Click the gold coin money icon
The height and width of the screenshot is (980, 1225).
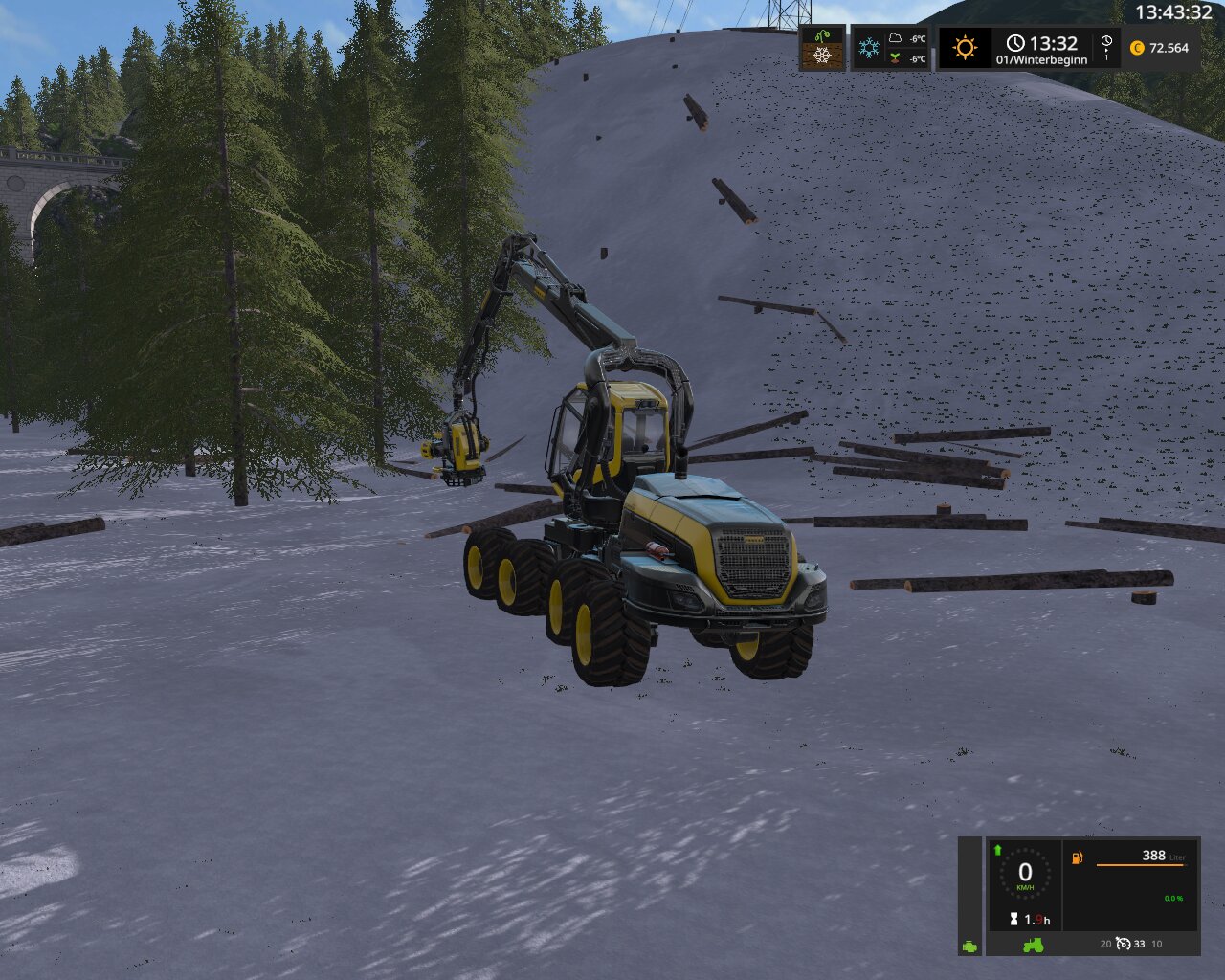[x=1137, y=48]
